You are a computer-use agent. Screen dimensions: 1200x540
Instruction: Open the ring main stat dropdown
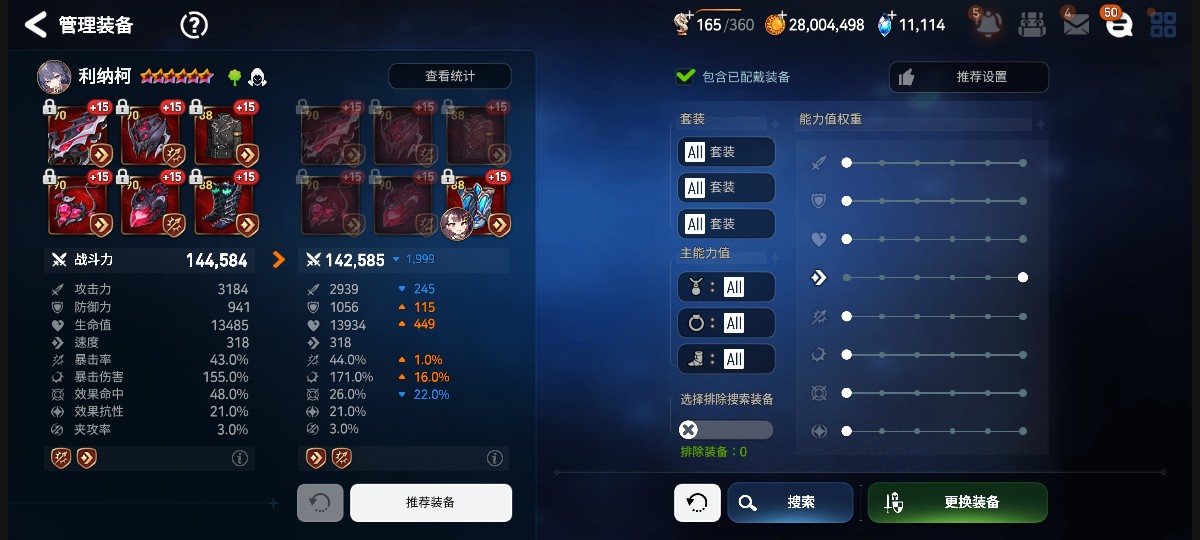[x=726, y=323]
